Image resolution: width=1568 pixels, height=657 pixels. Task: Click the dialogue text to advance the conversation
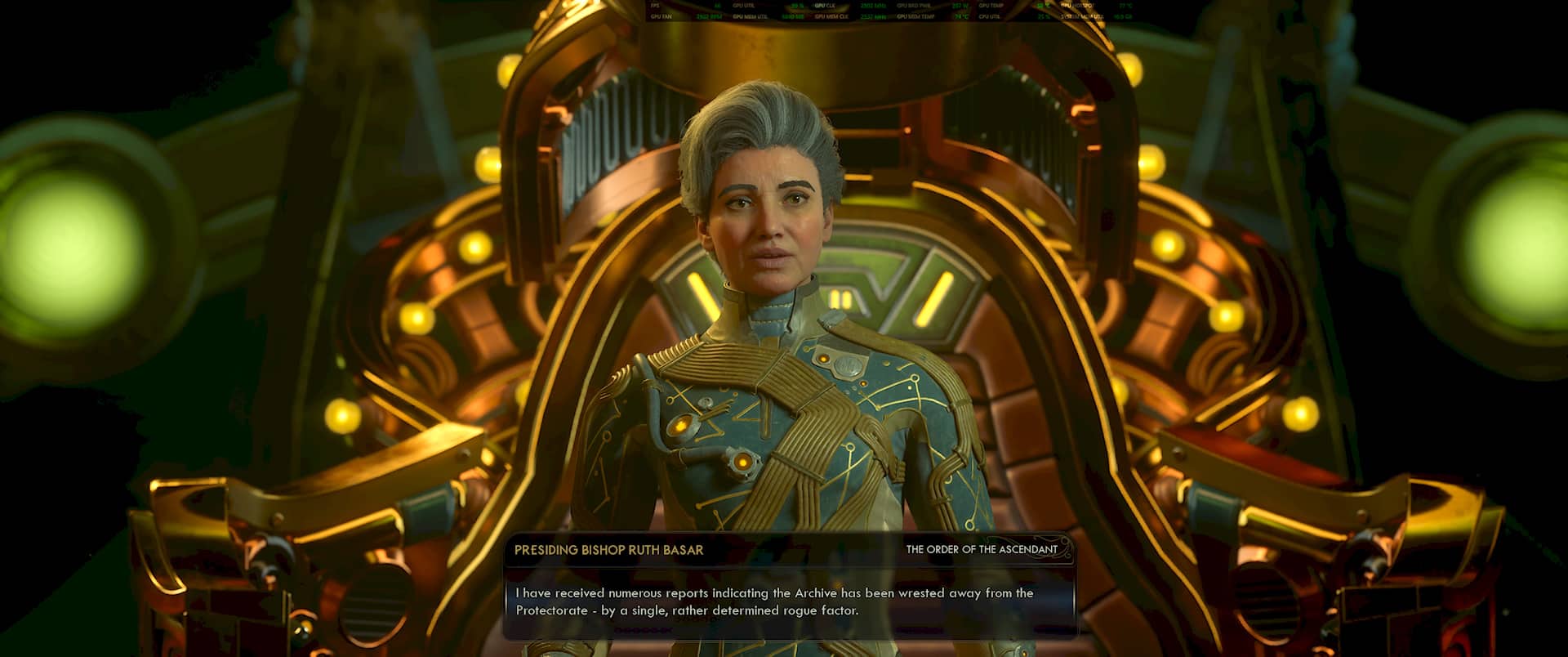click(776, 601)
